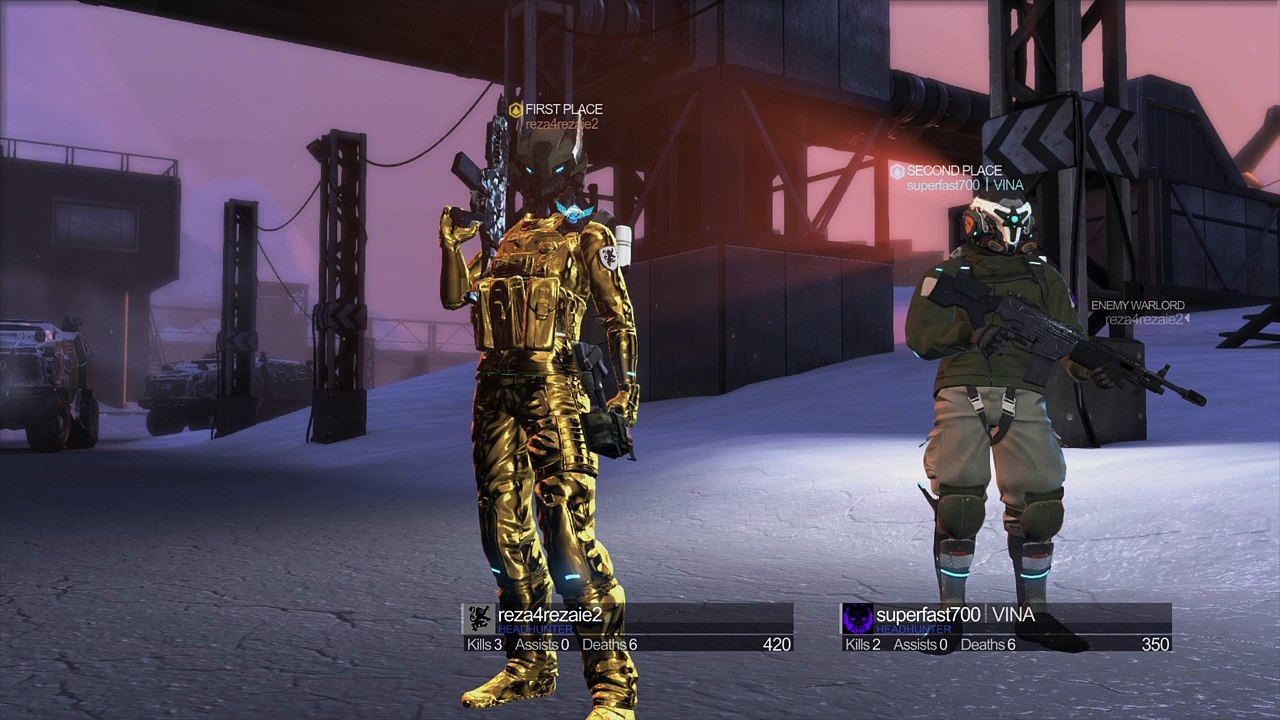Screen dimensions: 1280x720
Task: Select the superfast700 VINA player card
Action: coord(1006,628)
